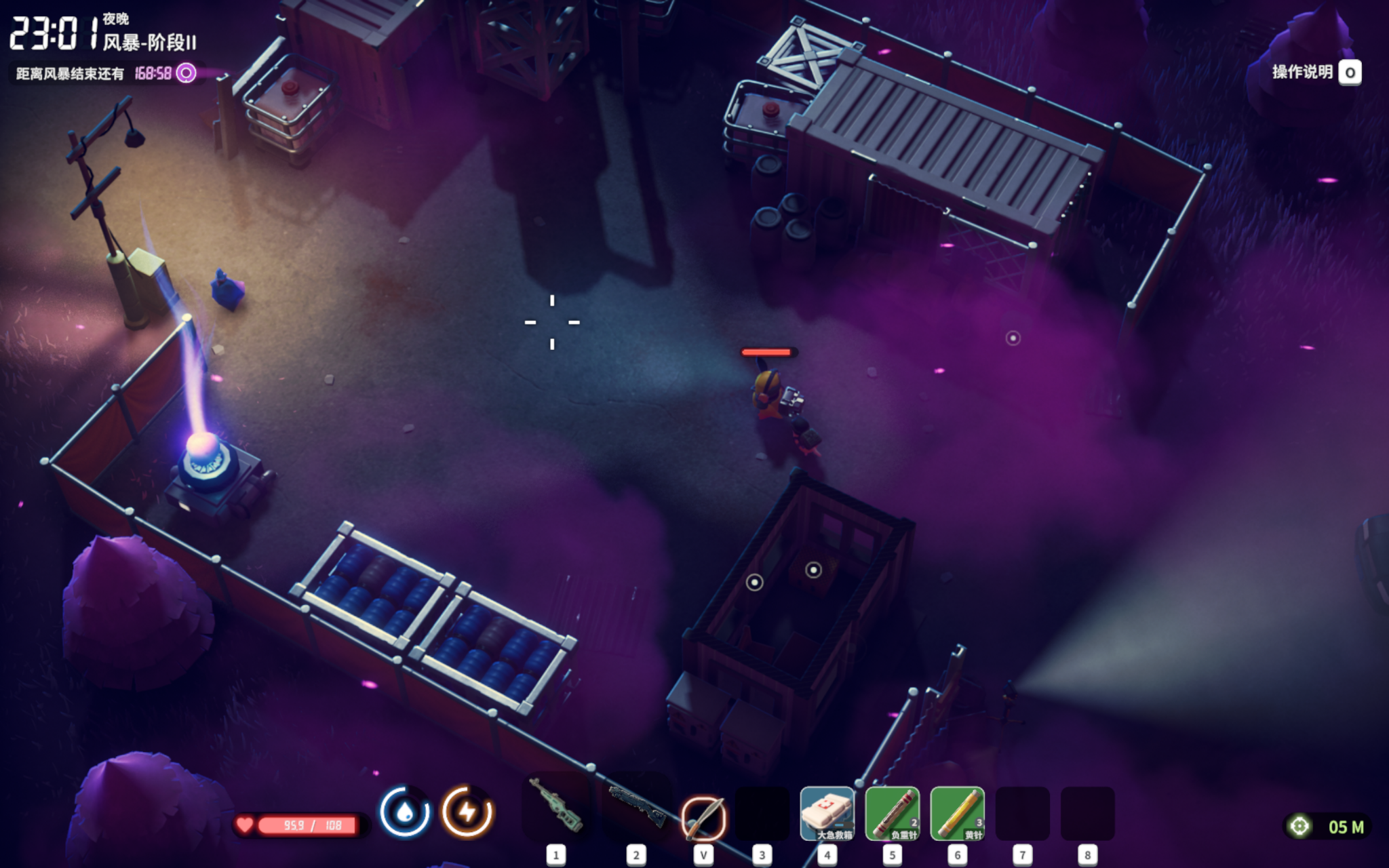Choose the 黄针 yellow syringe slot
The image size is (1389, 868).
pos(957,813)
